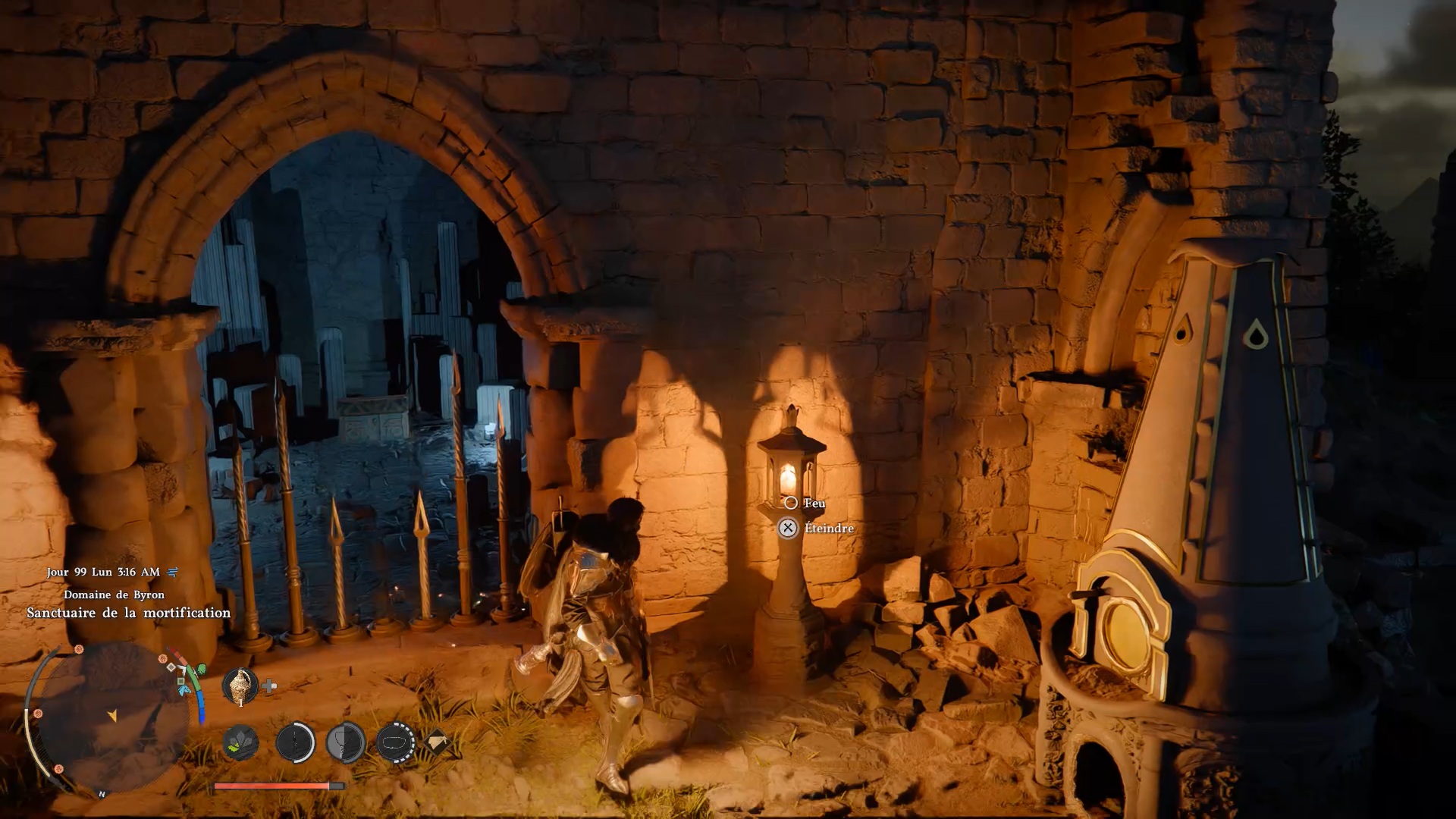The image size is (1456, 819).
Task: Select the shield equipment slot
Action: tap(346, 742)
